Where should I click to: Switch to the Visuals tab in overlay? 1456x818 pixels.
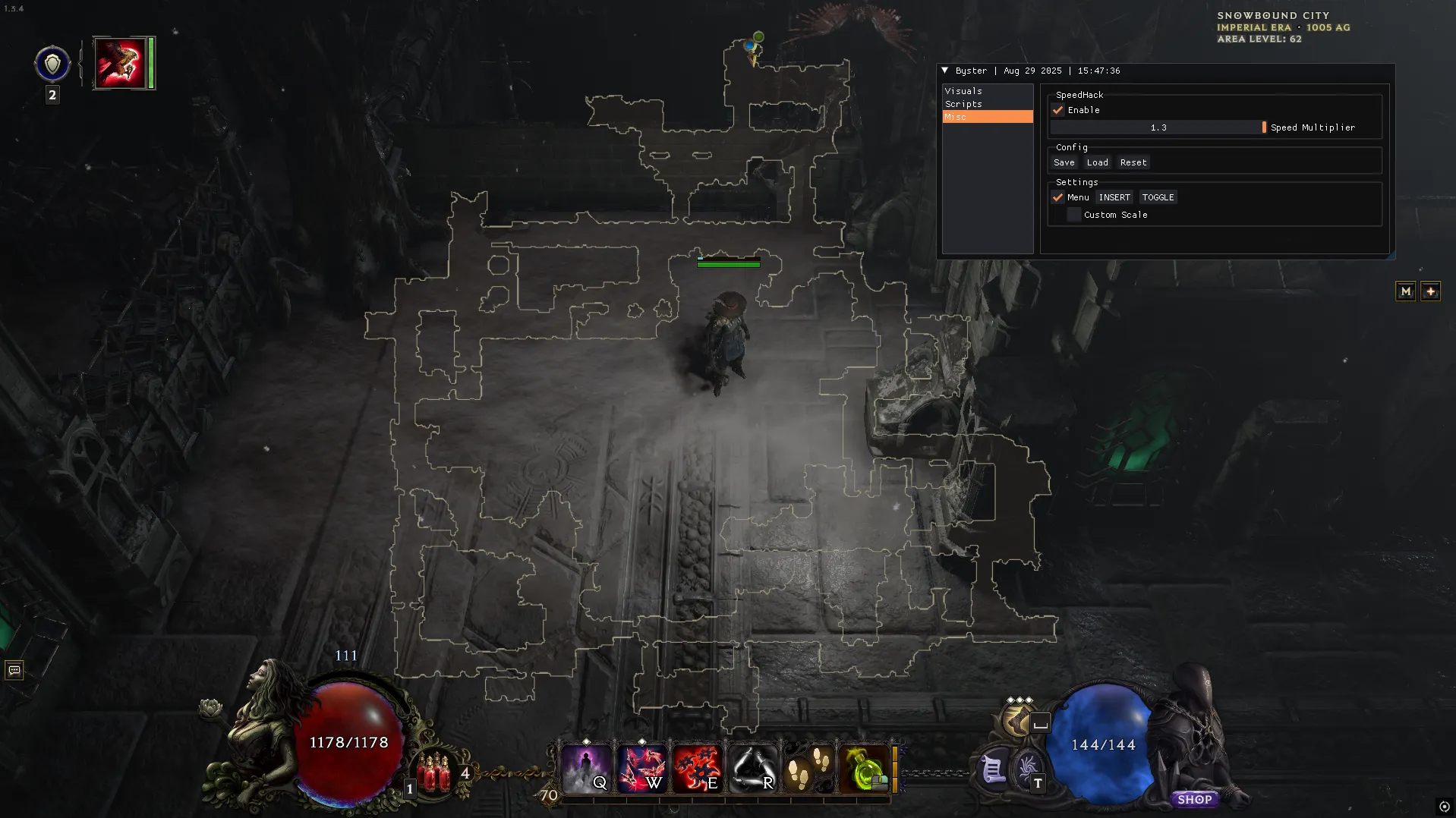click(x=963, y=91)
